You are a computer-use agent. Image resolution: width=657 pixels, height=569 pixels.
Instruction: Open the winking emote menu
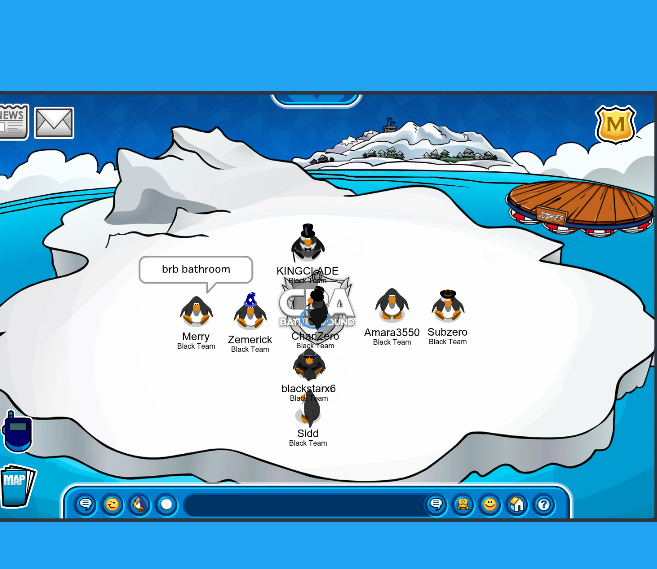click(x=113, y=505)
